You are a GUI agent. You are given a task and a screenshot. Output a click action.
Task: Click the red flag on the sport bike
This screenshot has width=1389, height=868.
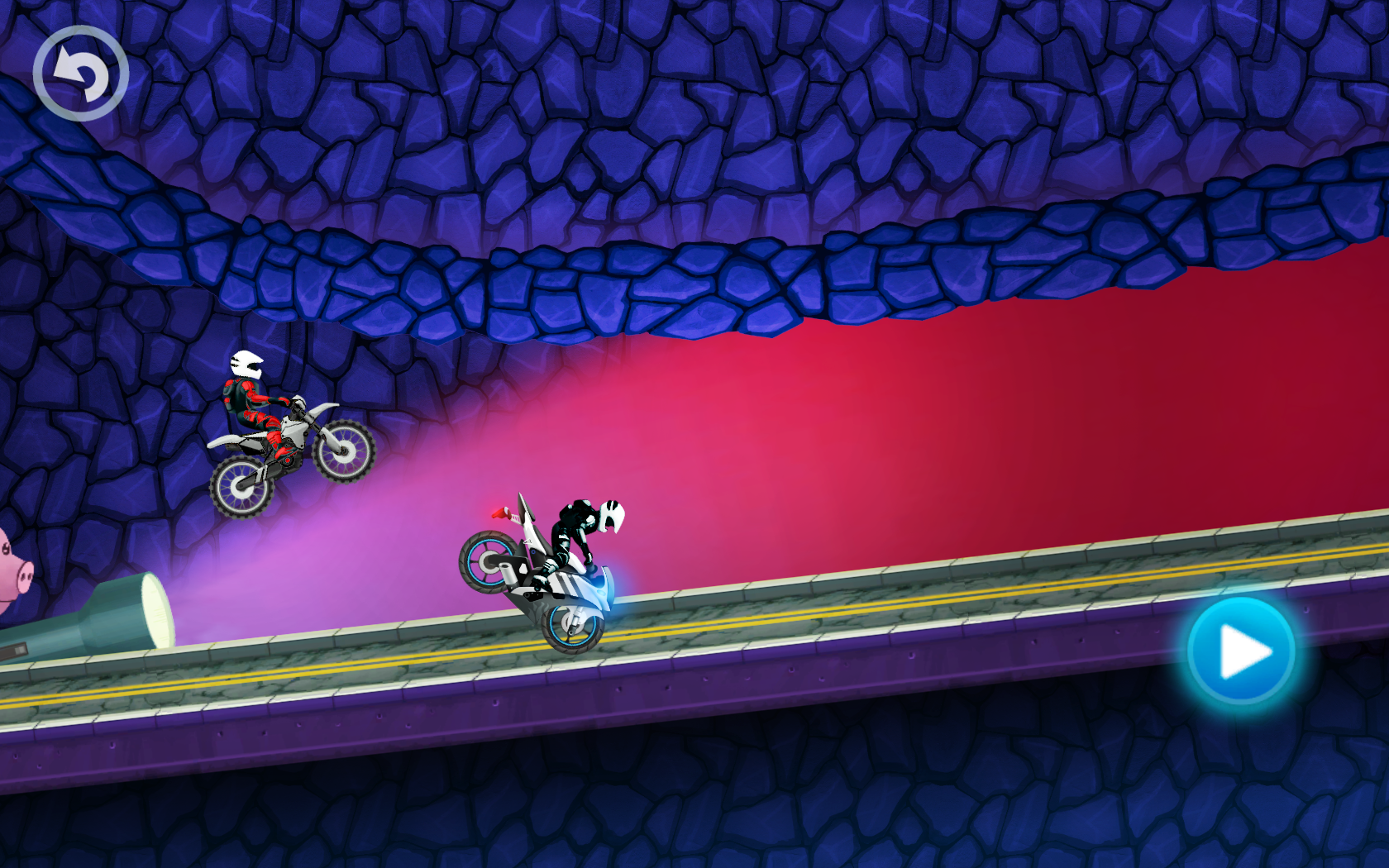click(500, 514)
